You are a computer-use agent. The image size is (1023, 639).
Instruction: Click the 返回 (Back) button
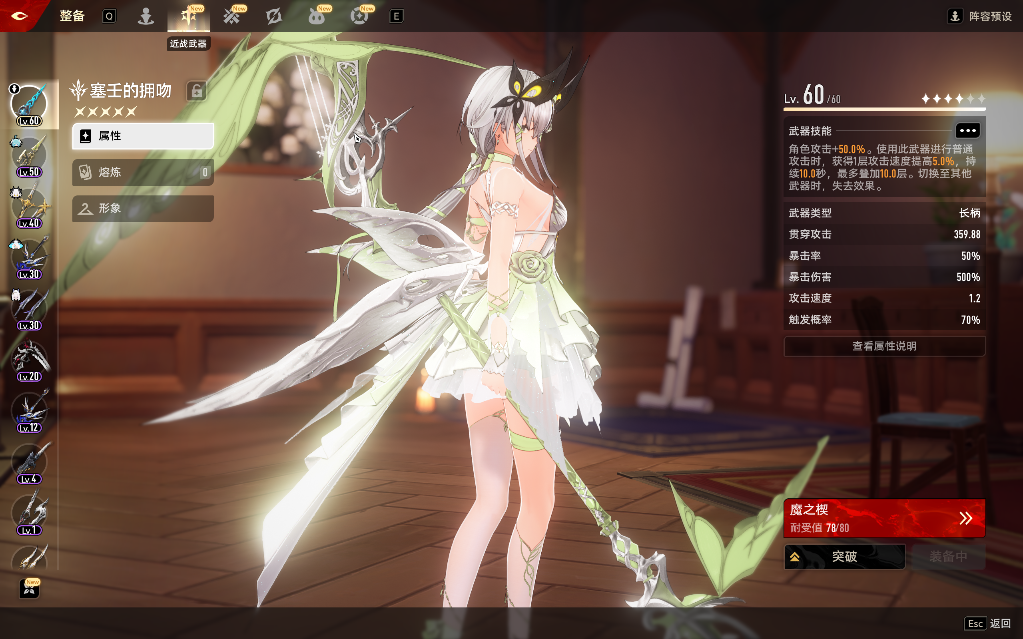pos(988,623)
